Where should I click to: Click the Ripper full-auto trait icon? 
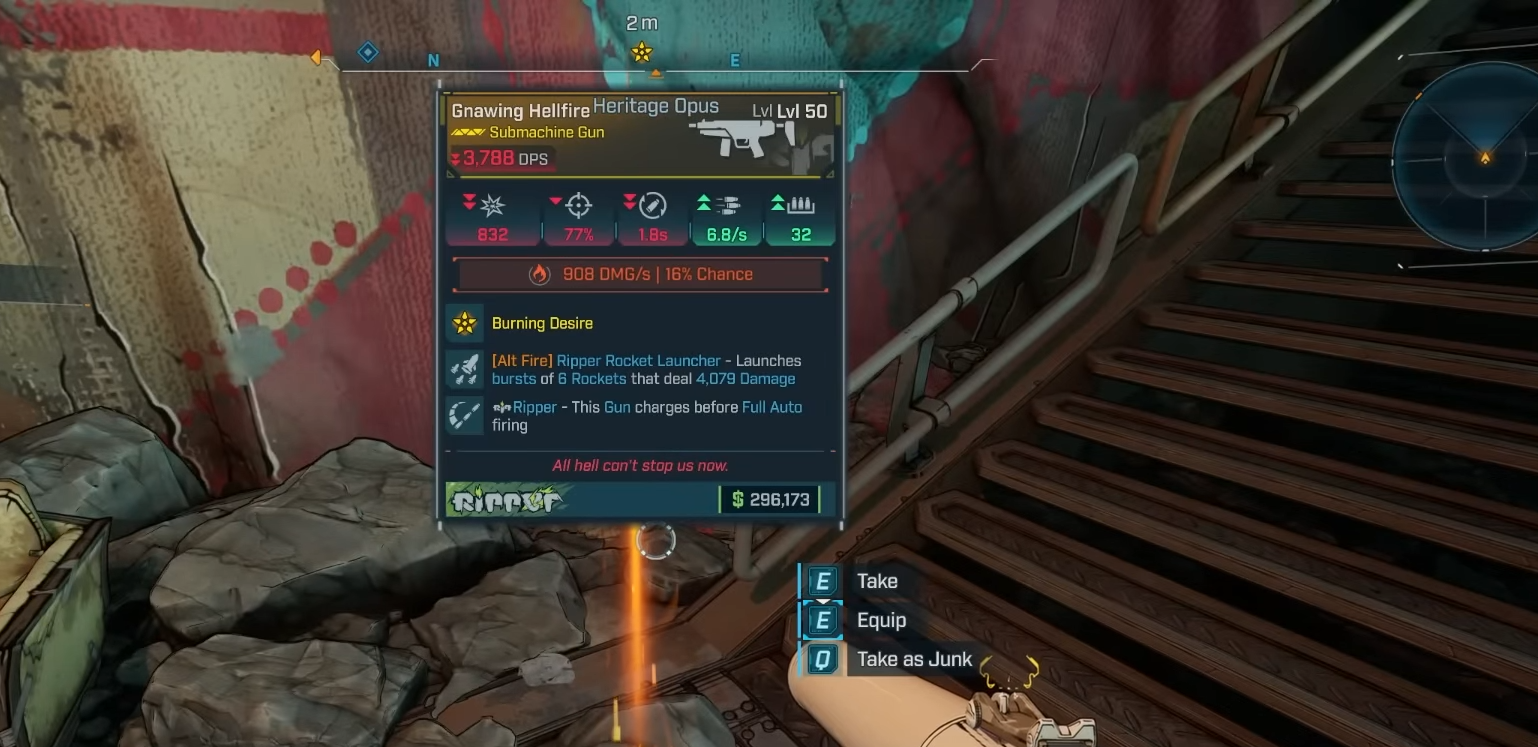point(464,416)
